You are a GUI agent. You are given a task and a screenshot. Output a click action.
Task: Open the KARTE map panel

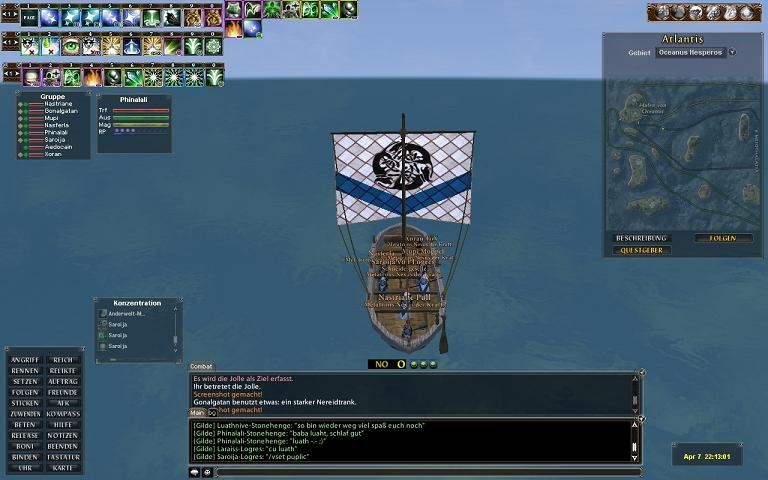pos(62,468)
